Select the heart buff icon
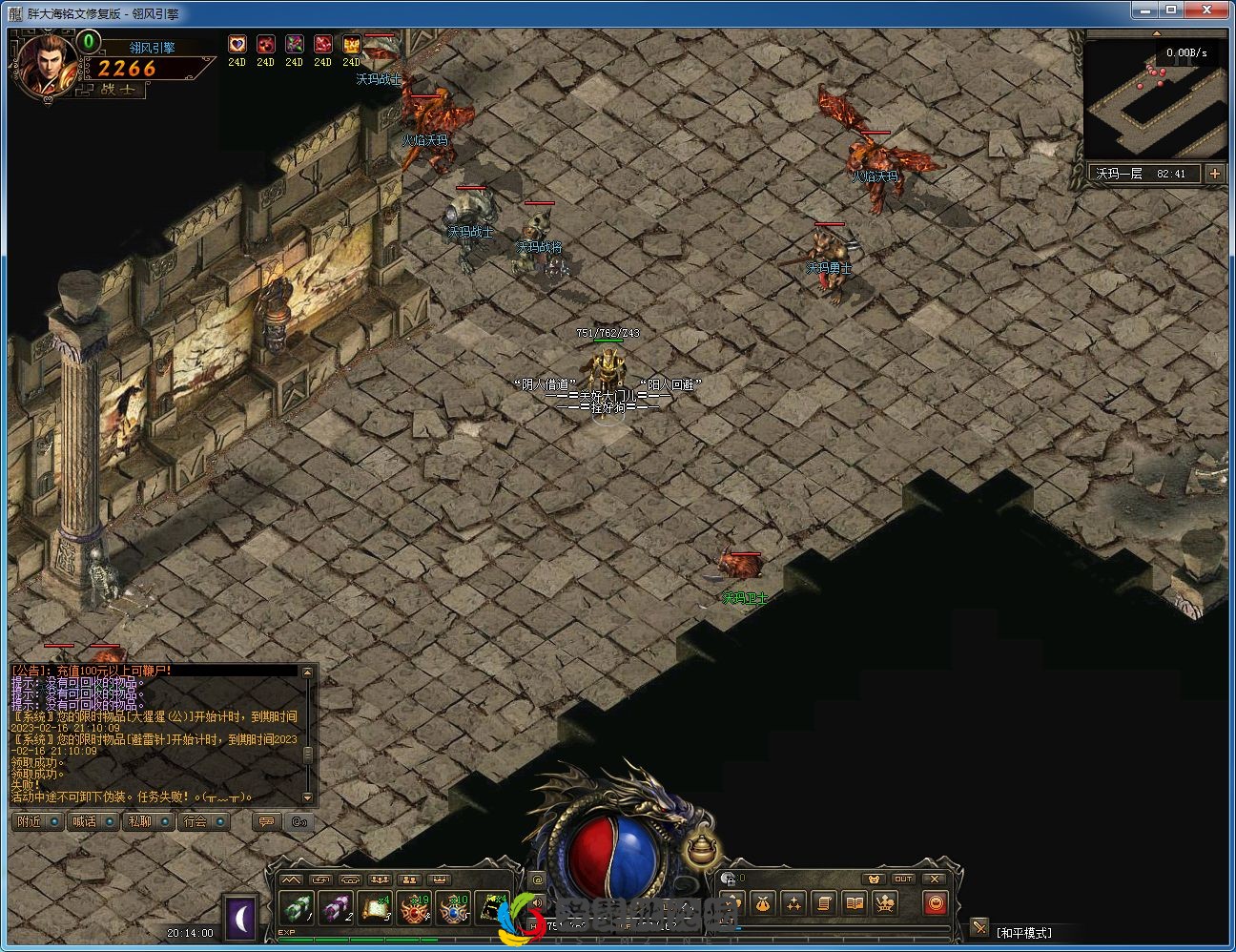Viewport: 1236px width, 952px height. tap(237, 45)
